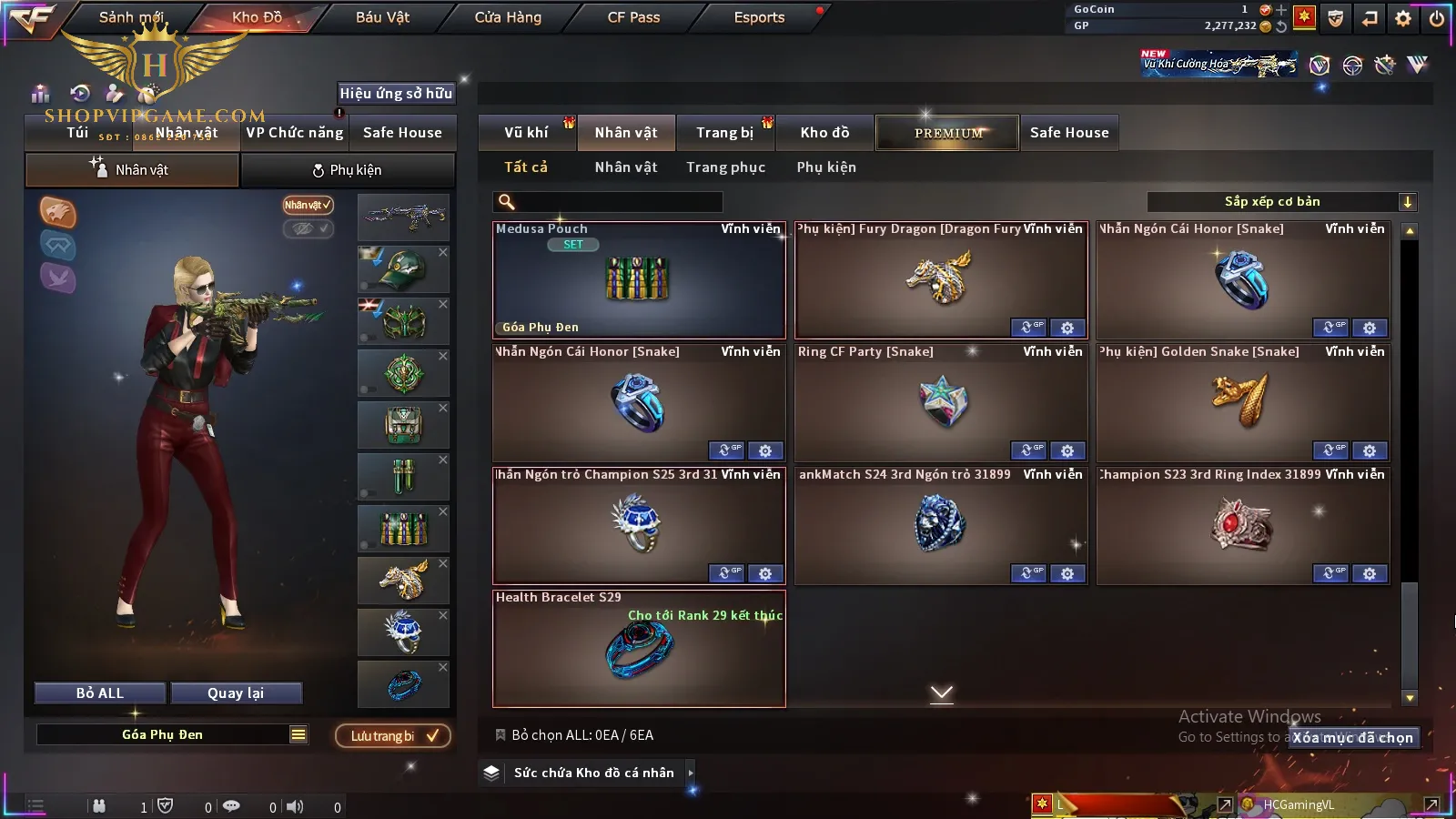Go to the Báu Vật menu
Screen dimensions: 1456x819
tap(382, 17)
